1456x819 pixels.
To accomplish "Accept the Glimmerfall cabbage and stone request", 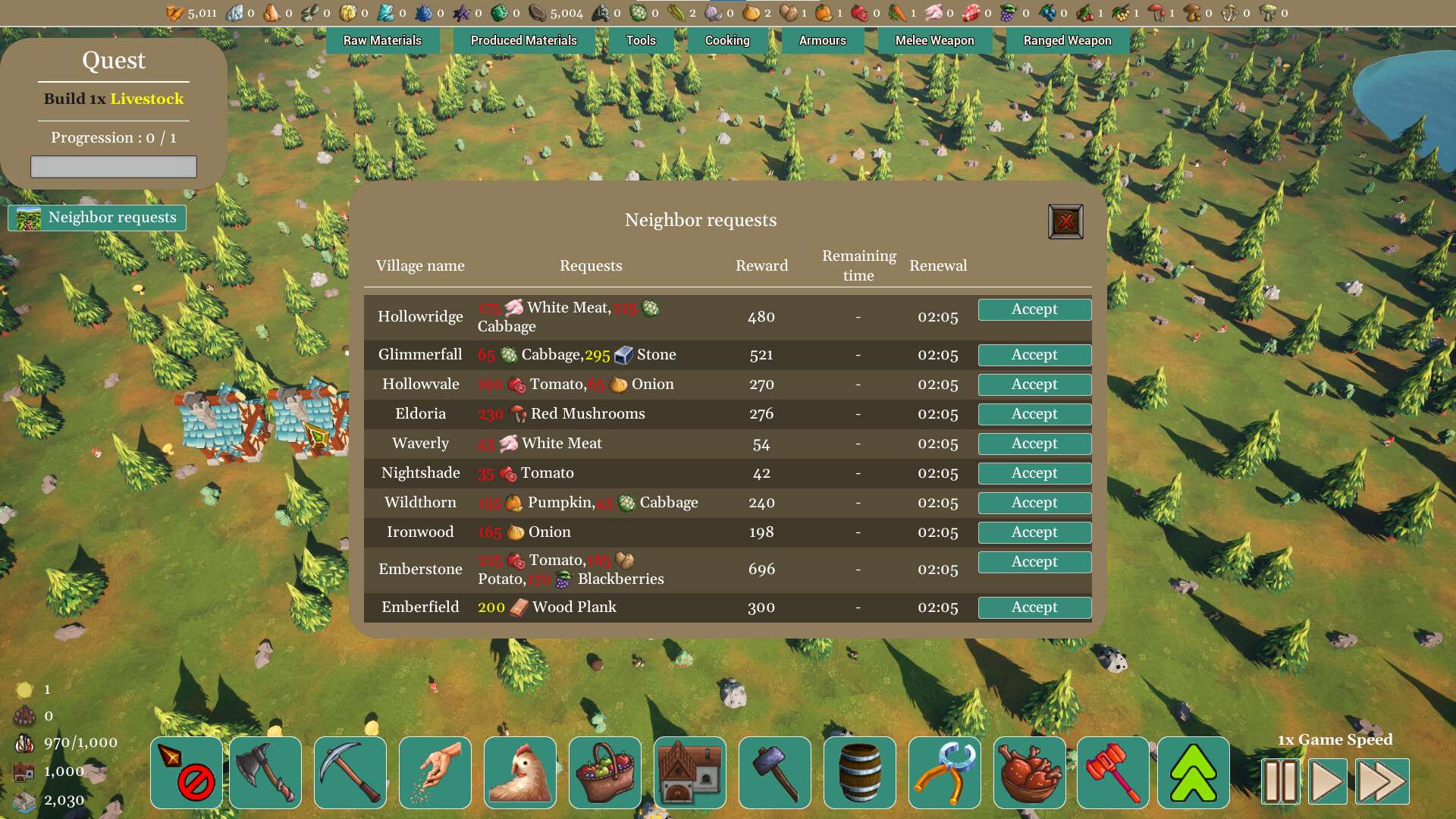I will (x=1034, y=355).
